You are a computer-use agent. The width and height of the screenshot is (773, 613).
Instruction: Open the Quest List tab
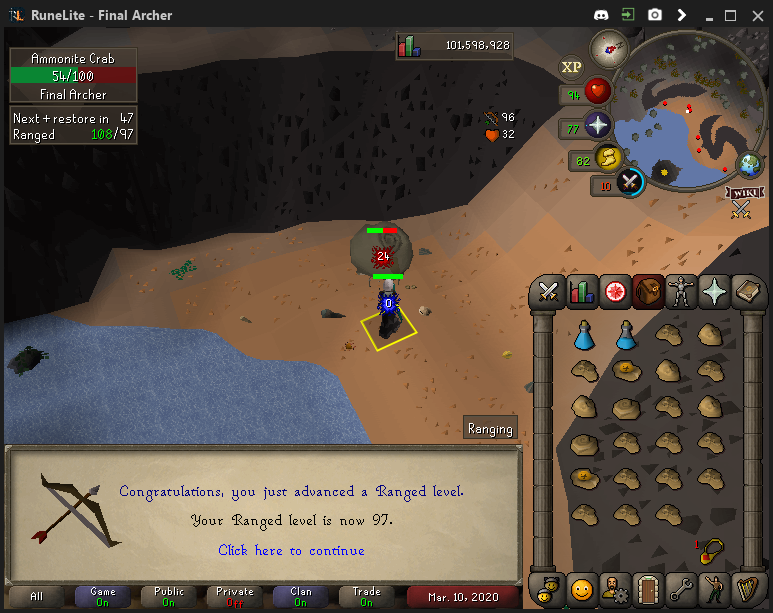(x=616, y=291)
